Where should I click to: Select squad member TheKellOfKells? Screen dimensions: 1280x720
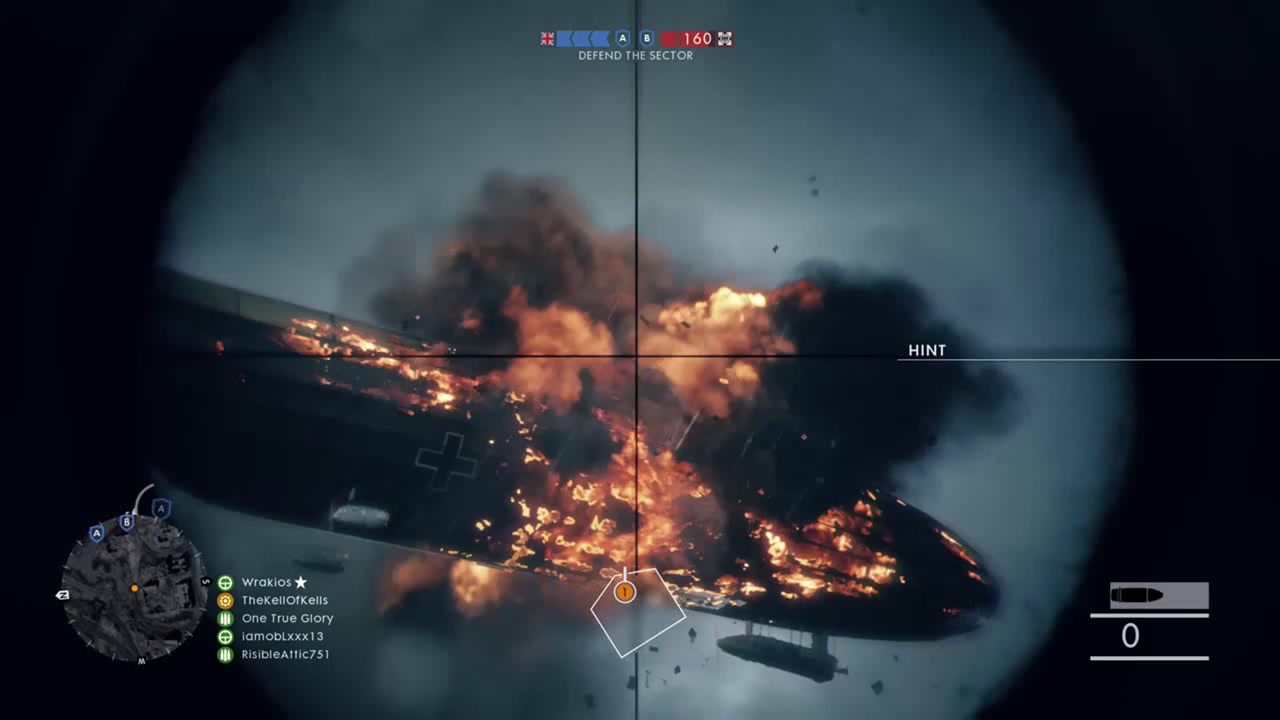click(284, 600)
